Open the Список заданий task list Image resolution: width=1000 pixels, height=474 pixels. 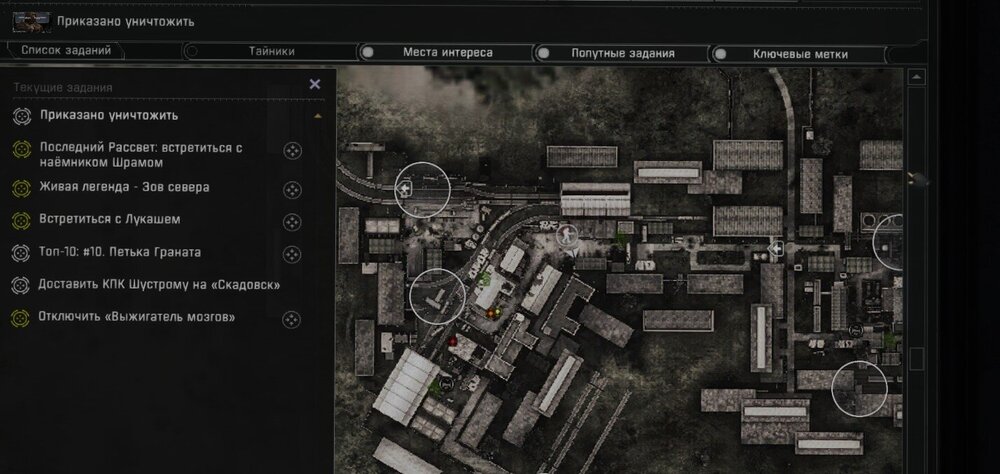[x=66, y=51]
